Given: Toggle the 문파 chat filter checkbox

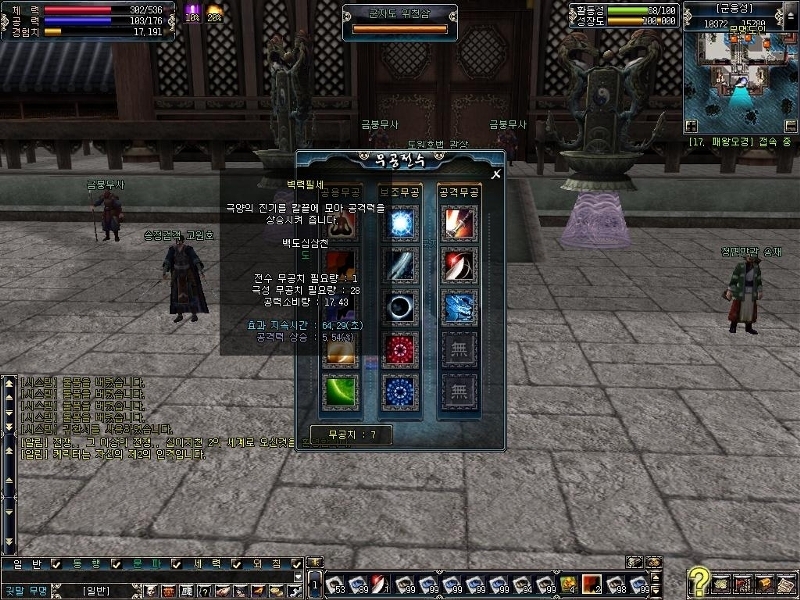Looking at the screenshot, I should 176,565.
